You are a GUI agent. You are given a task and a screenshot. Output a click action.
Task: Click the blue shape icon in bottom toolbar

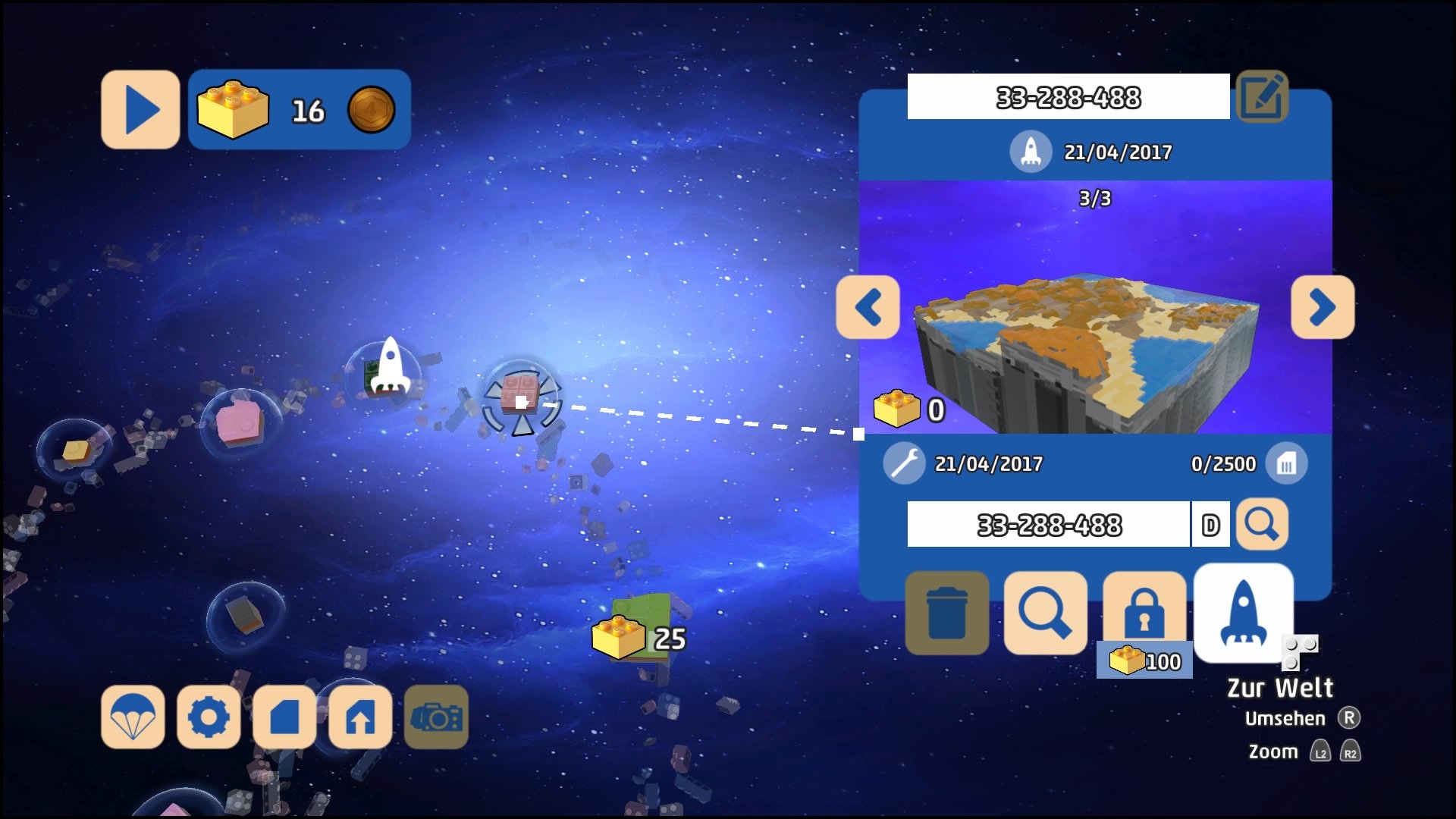[285, 717]
